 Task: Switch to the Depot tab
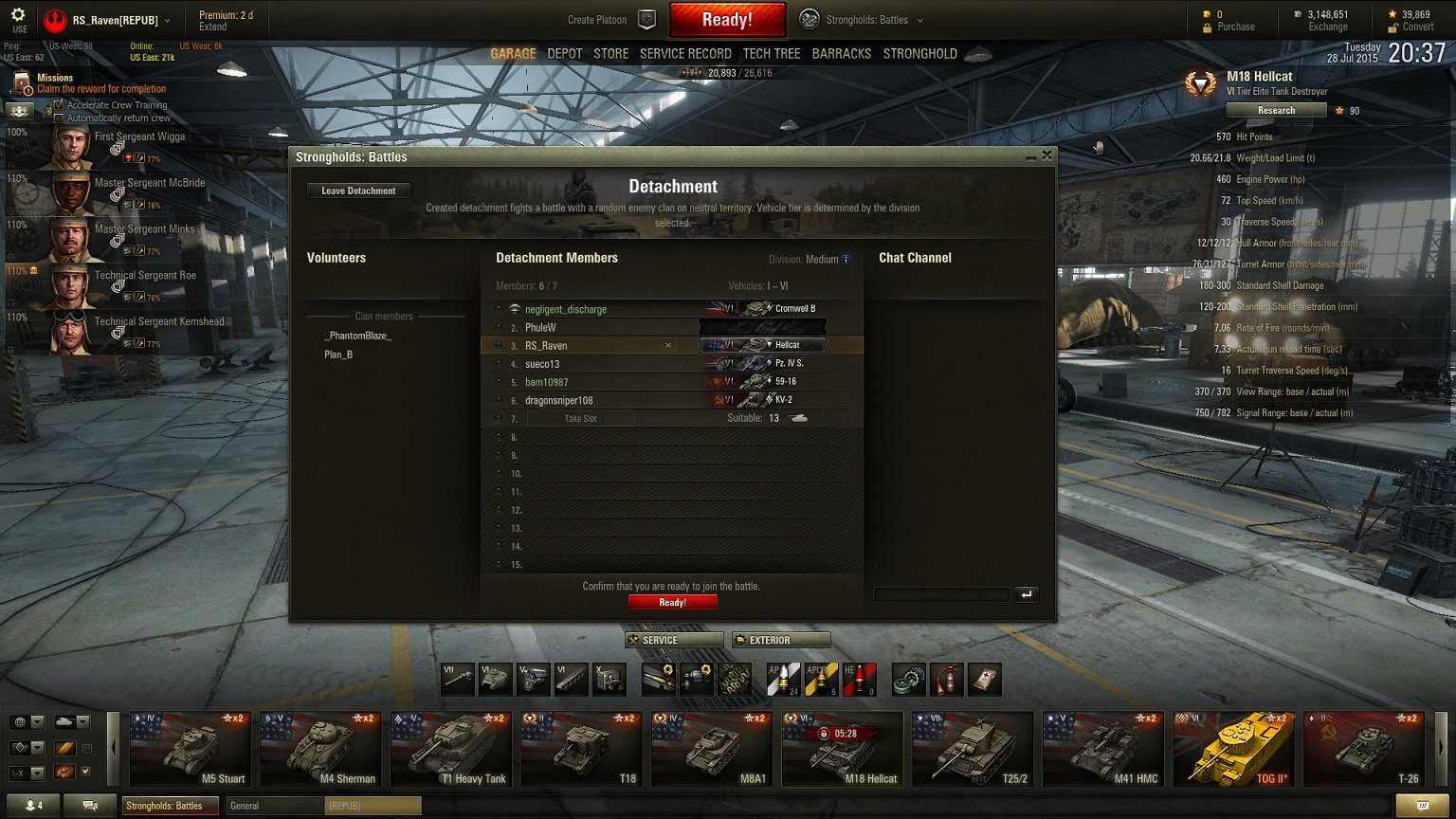(564, 54)
